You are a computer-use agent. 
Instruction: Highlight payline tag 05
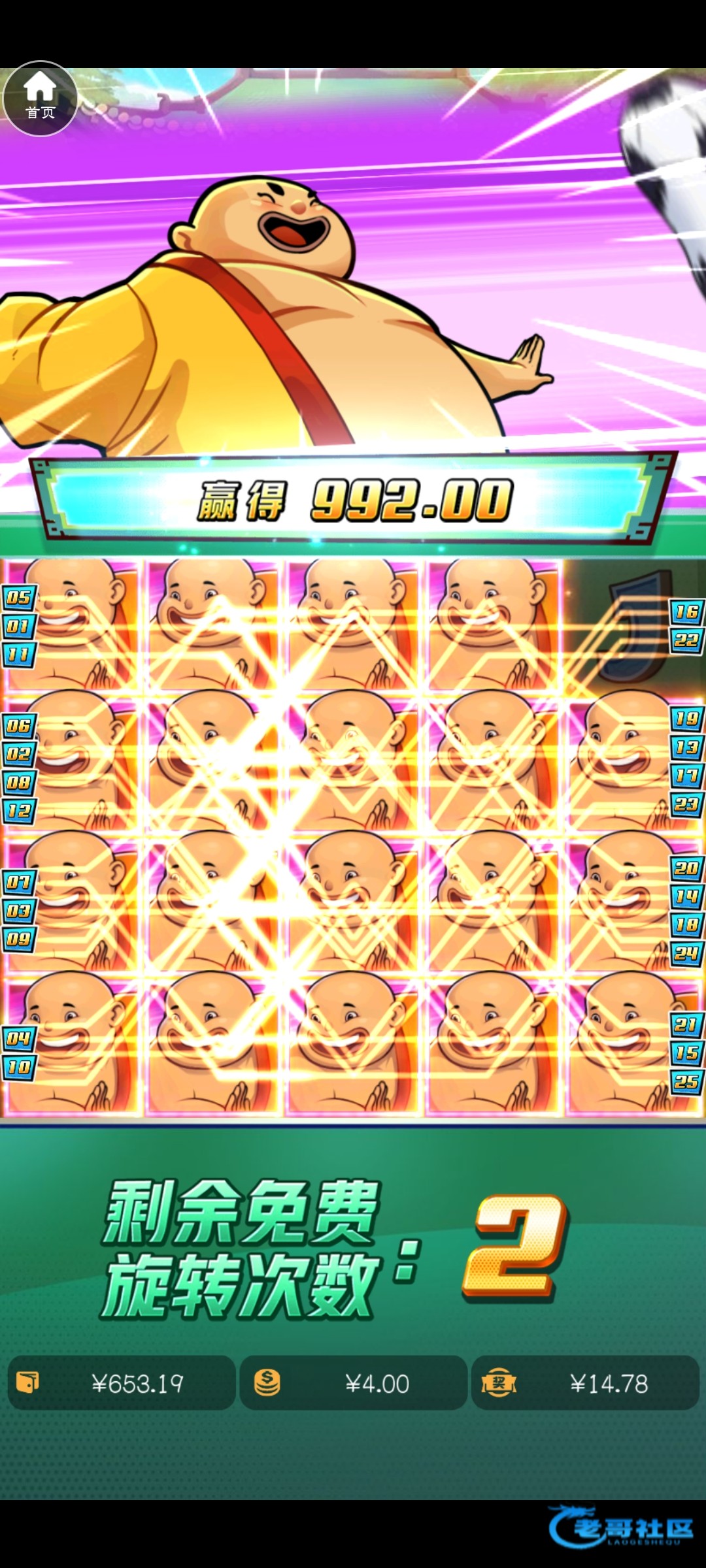click(x=19, y=597)
